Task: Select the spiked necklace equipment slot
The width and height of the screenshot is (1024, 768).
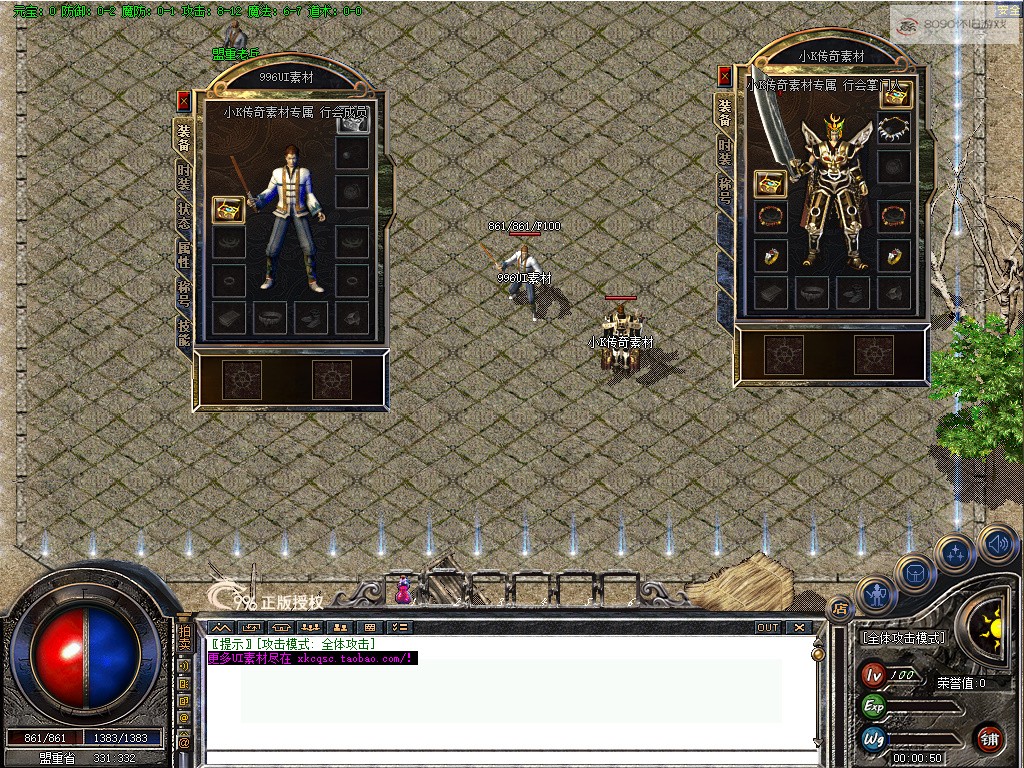Action: [894, 128]
